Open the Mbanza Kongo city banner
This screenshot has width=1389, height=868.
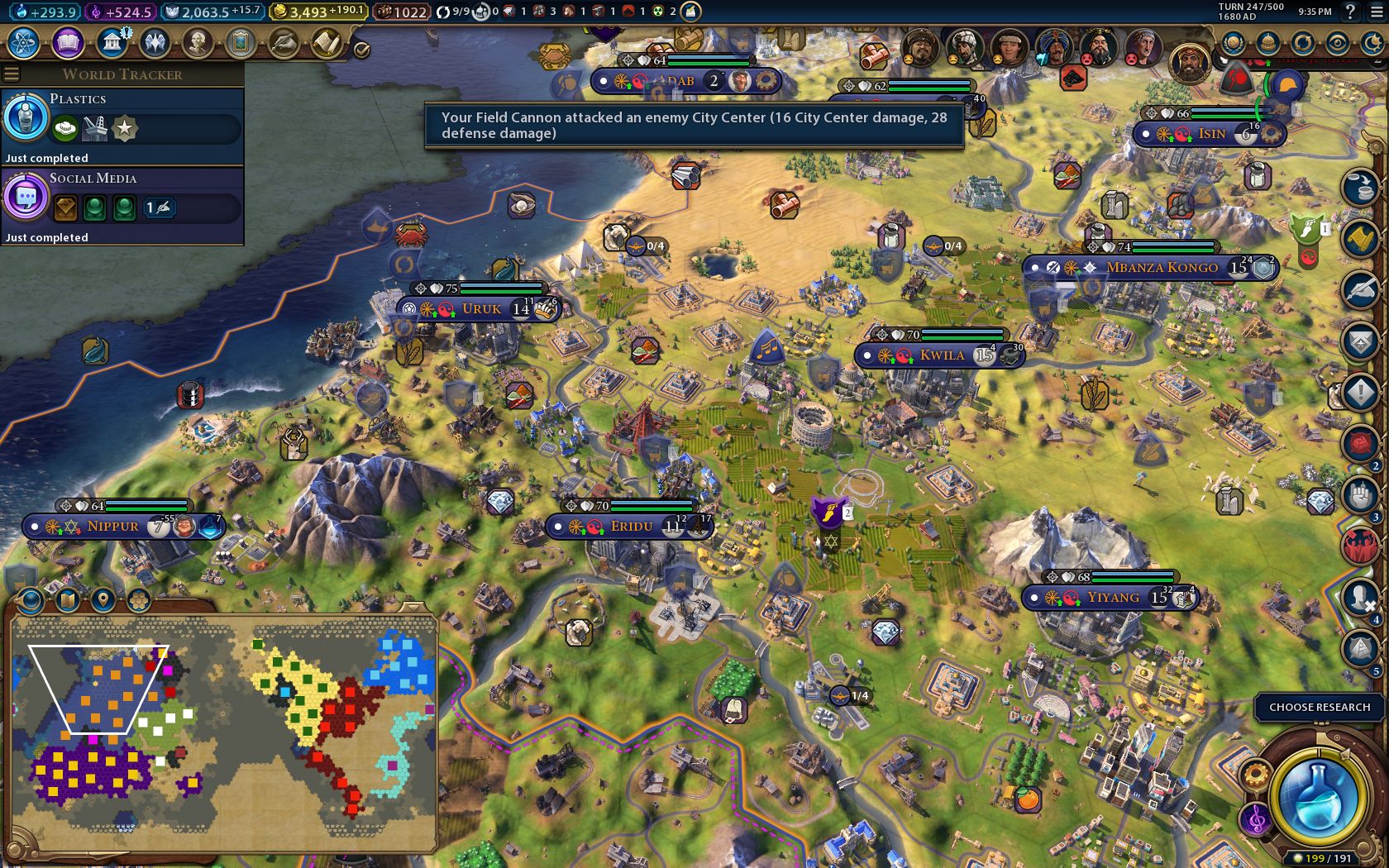1161,268
